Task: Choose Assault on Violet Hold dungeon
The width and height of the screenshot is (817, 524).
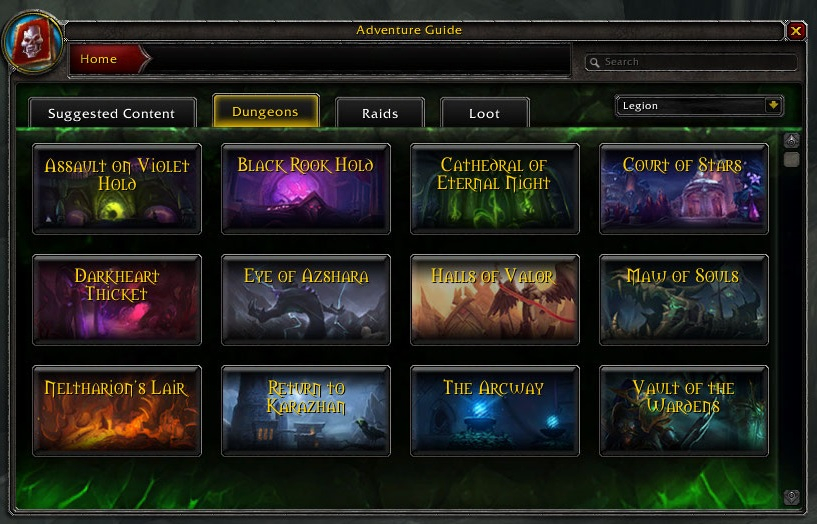Action: coord(117,188)
